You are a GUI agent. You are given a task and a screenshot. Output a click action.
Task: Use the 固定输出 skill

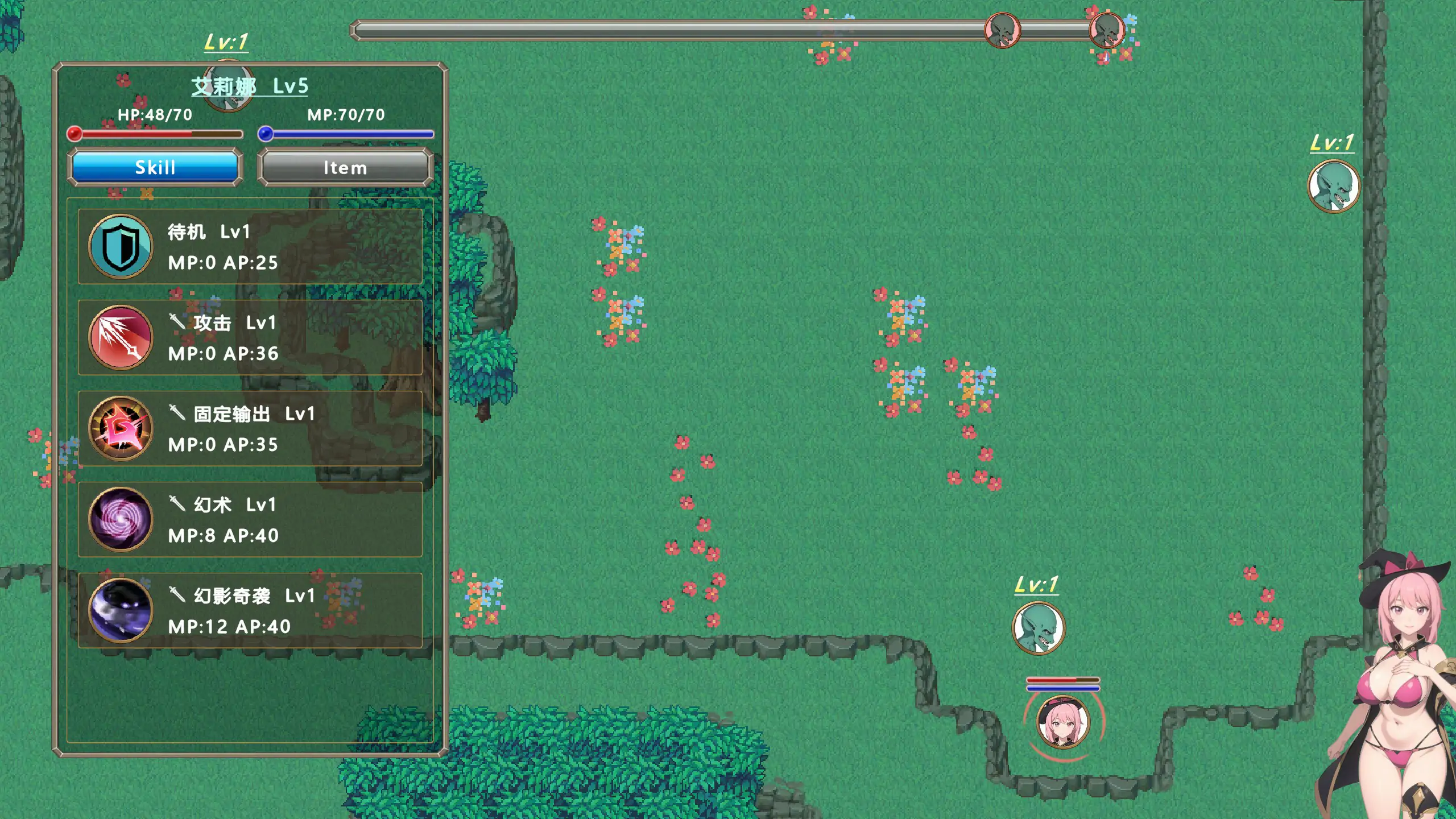[250, 429]
